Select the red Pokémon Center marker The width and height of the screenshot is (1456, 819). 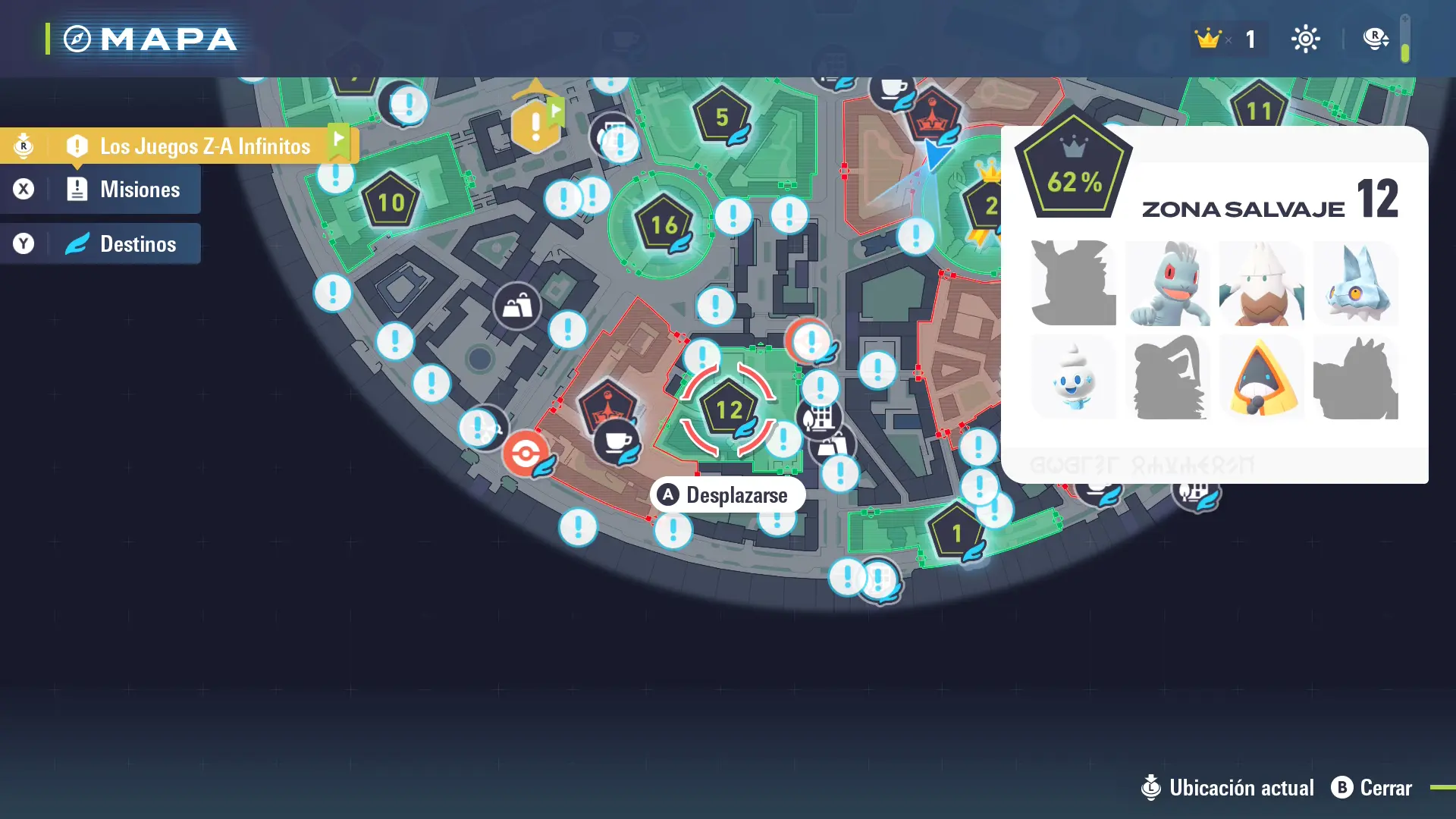[525, 454]
